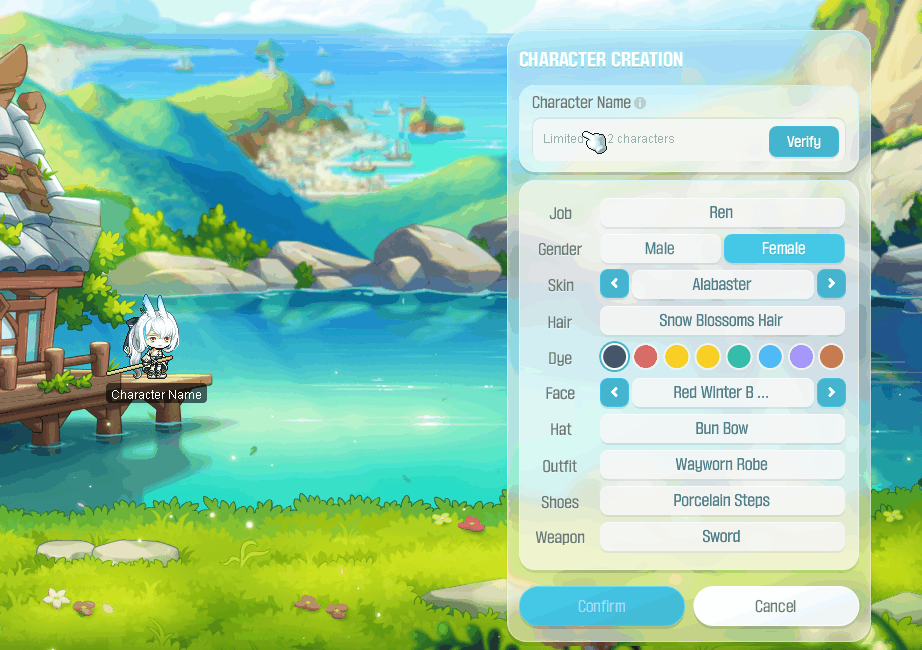Pick the dark navy dye color
922x650 pixels.
click(x=614, y=356)
